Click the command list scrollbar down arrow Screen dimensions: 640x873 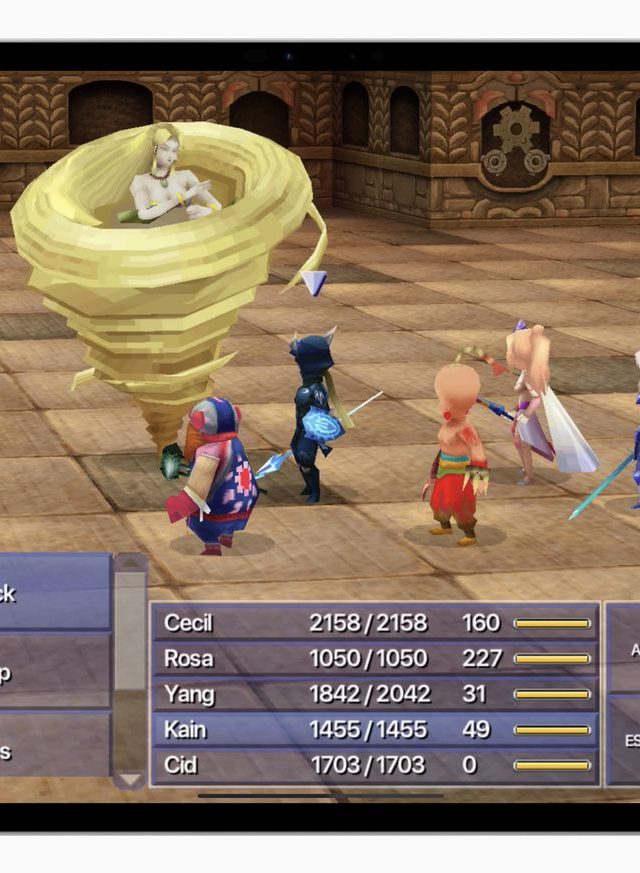pos(130,777)
